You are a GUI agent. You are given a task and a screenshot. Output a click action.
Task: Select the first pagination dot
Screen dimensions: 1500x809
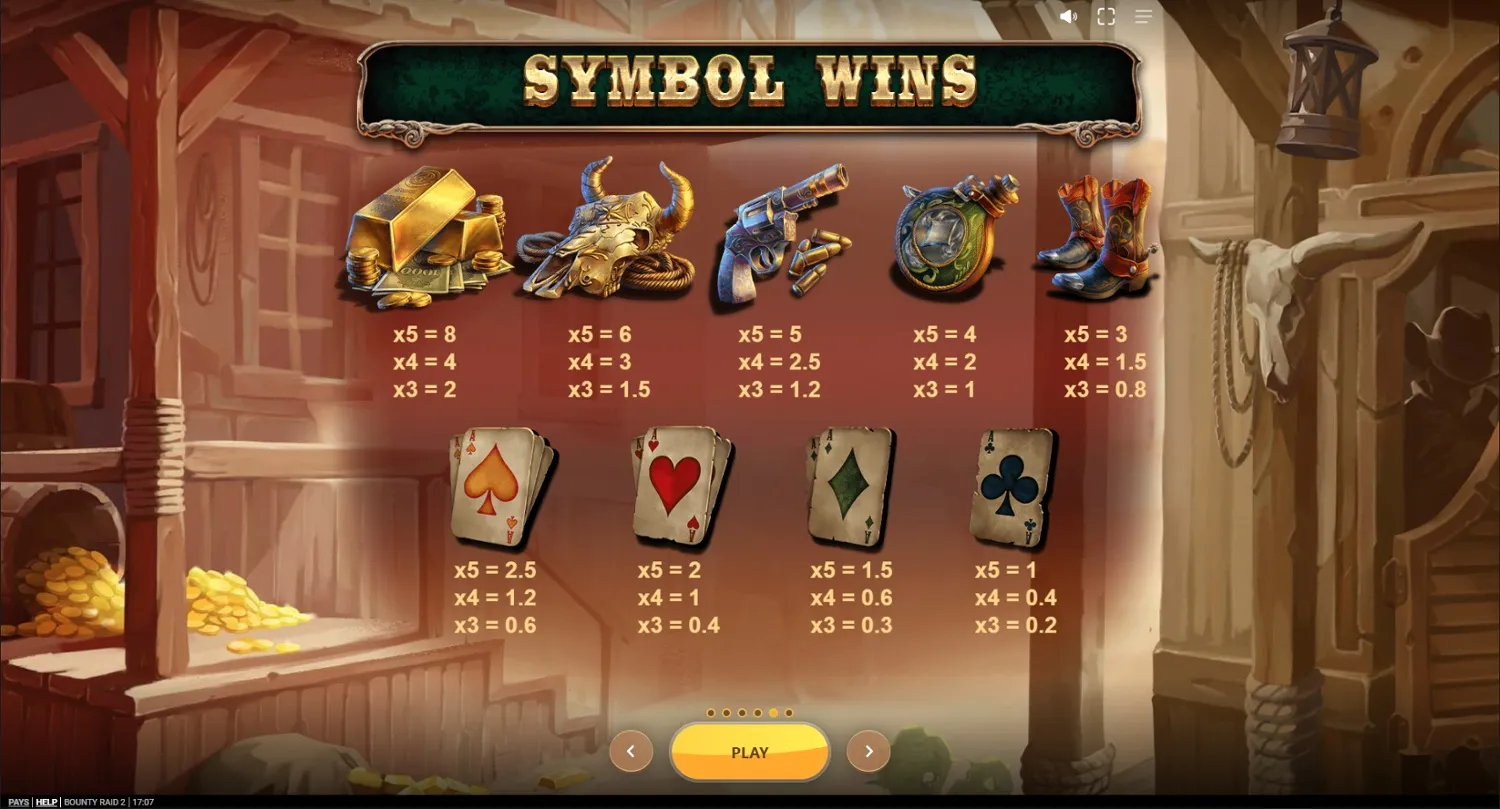tap(709, 714)
